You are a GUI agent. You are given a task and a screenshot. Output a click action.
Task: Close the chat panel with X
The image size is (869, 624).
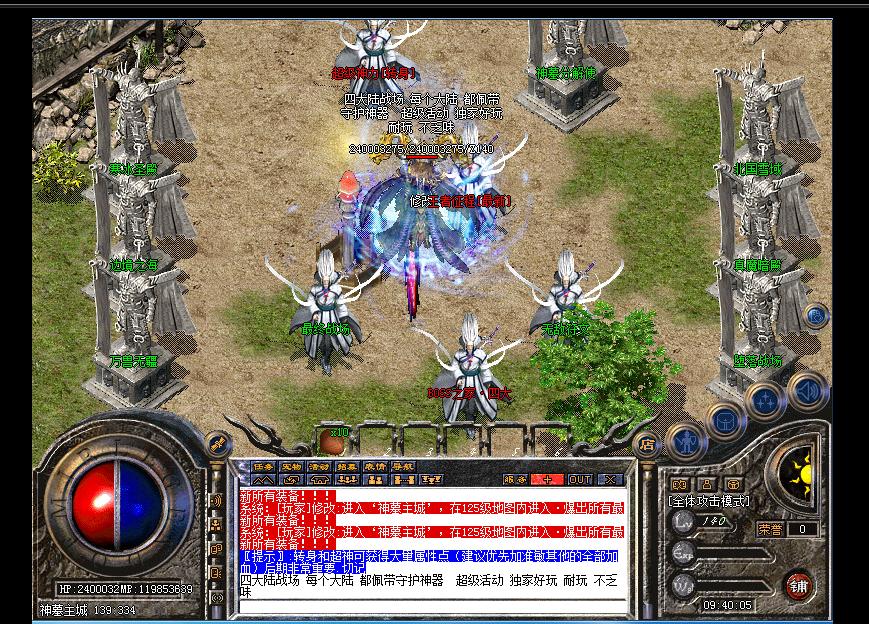(x=610, y=479)
